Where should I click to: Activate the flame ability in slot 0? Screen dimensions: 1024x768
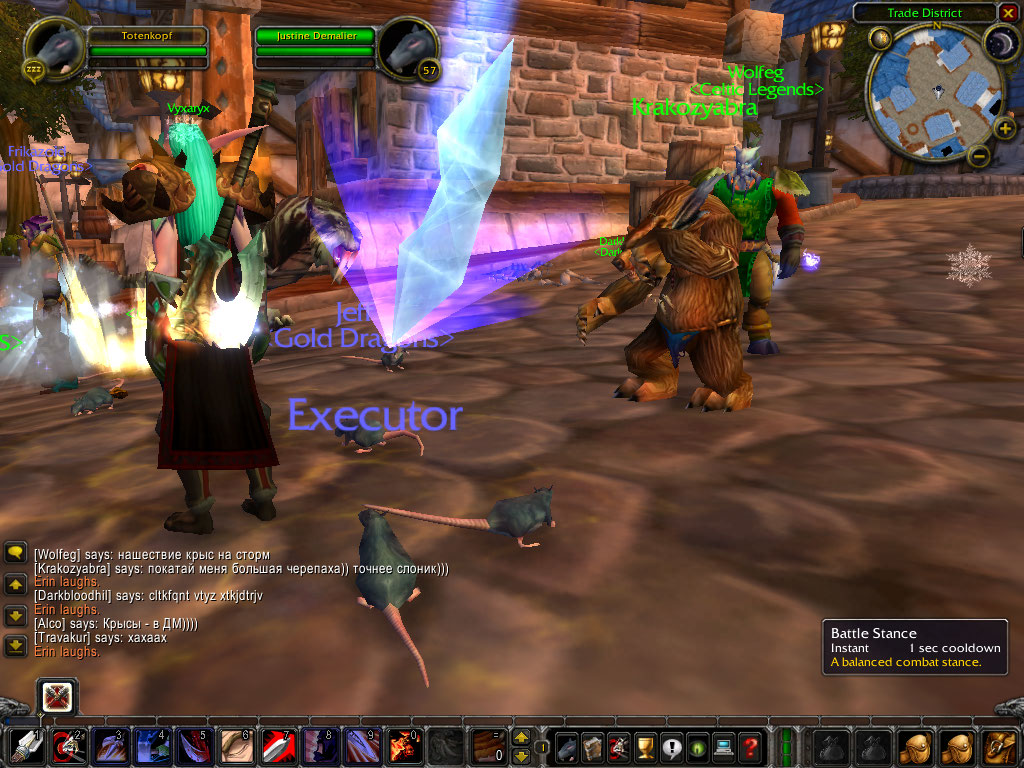[404, 747]
